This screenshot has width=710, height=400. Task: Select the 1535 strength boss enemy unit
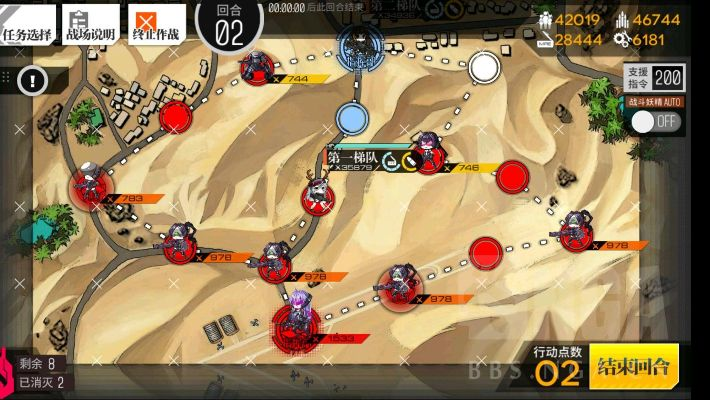(297, 320)
